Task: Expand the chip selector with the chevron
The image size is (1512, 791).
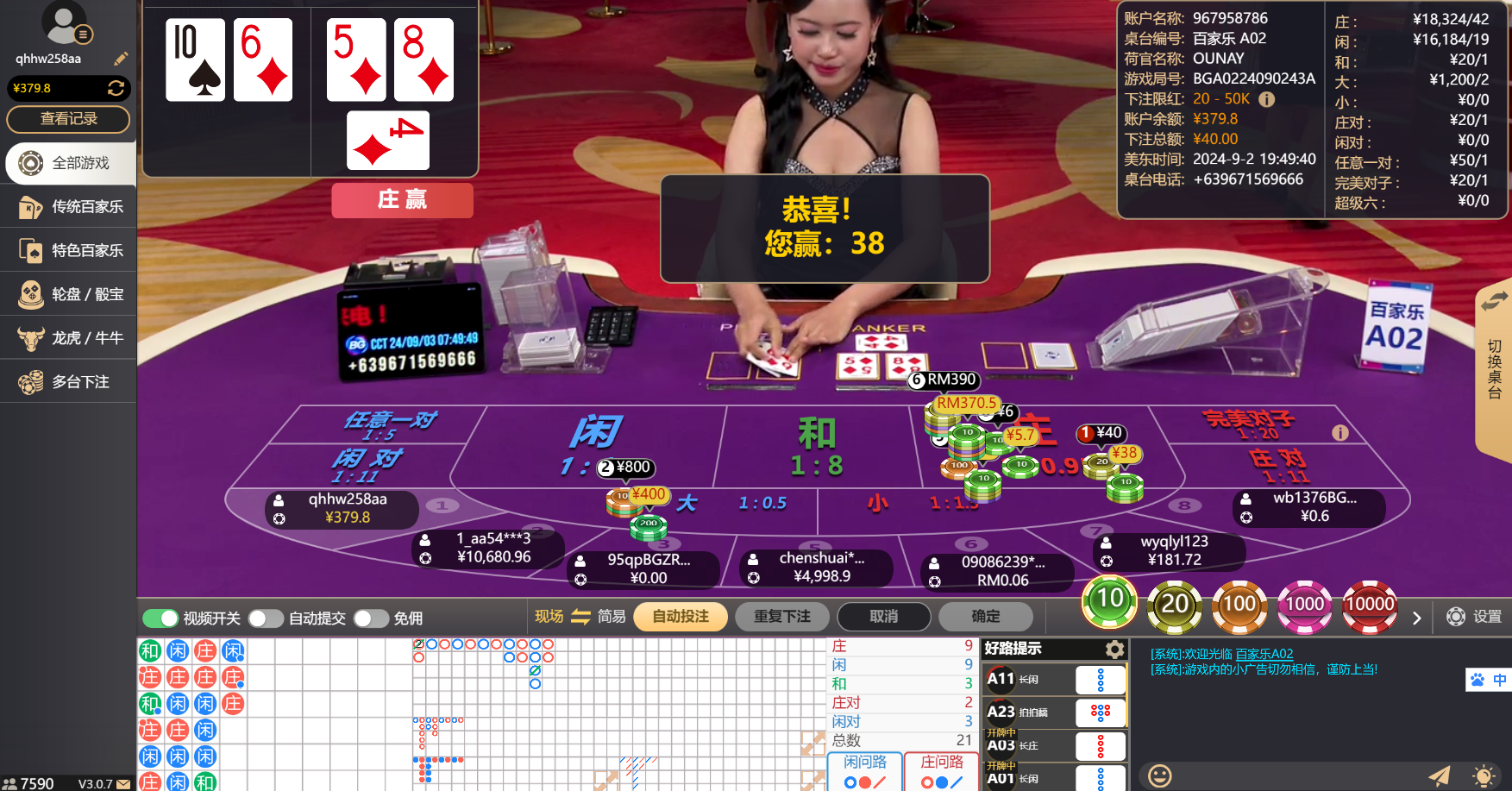Action: click(x=1416, y=618)
